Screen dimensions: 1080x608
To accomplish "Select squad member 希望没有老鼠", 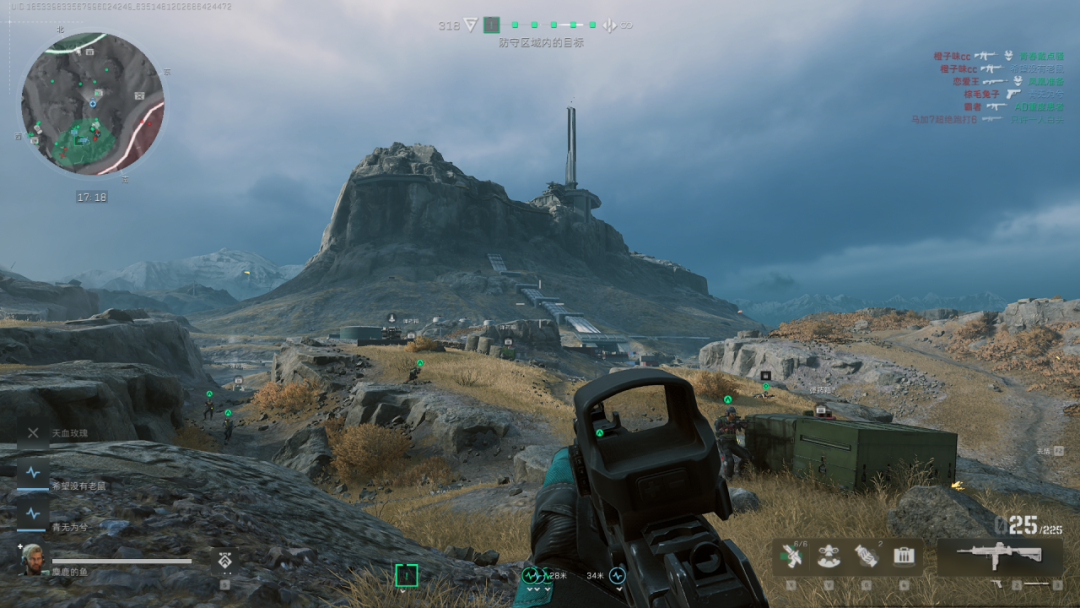I will [34, 473].
